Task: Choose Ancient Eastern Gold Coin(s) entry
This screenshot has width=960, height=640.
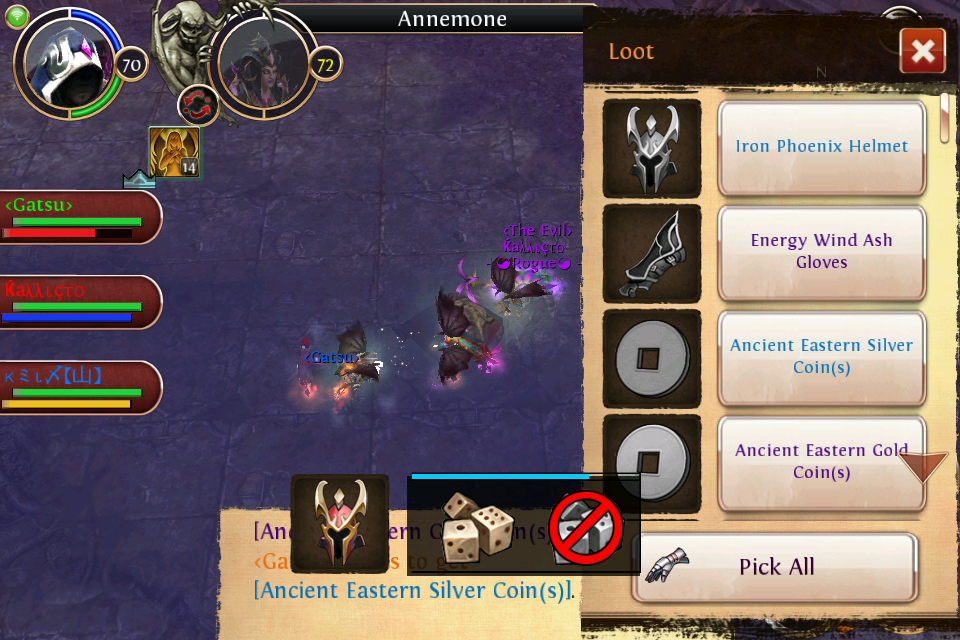Action: tap(821, 461)
